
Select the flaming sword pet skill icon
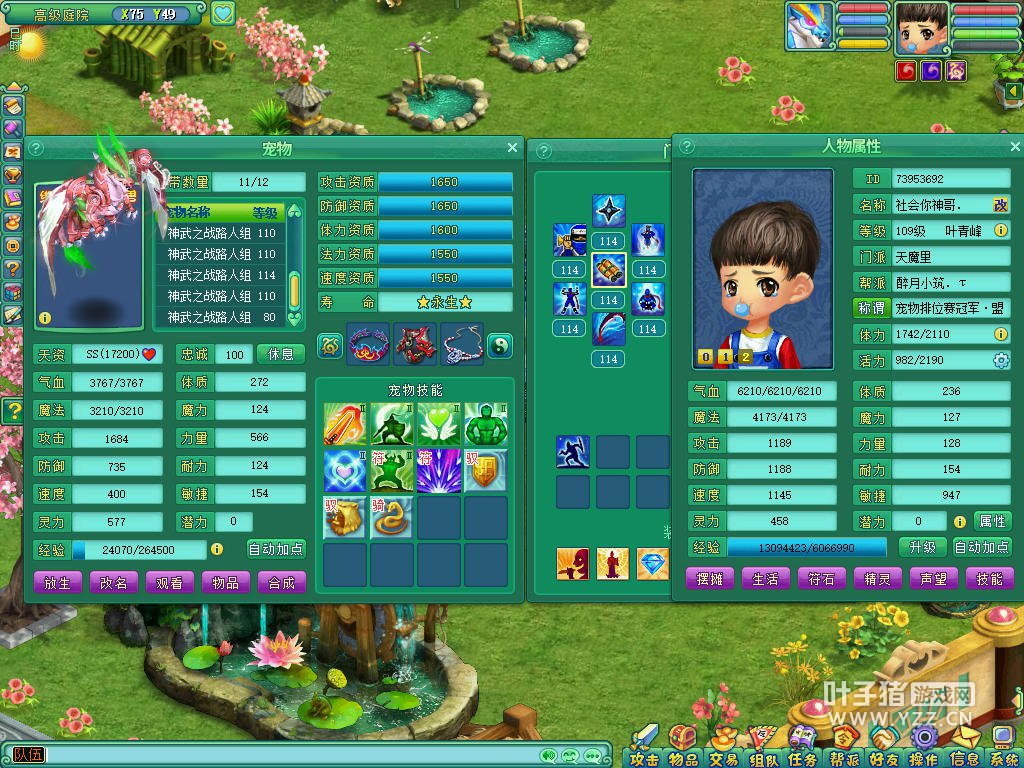click(344, 424)
